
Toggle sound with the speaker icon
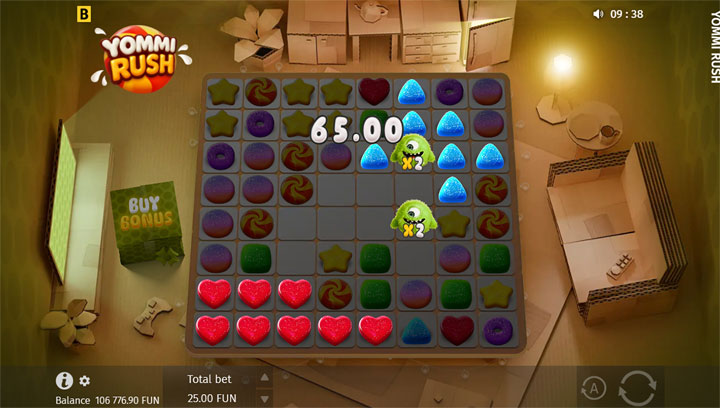point(598,14)
